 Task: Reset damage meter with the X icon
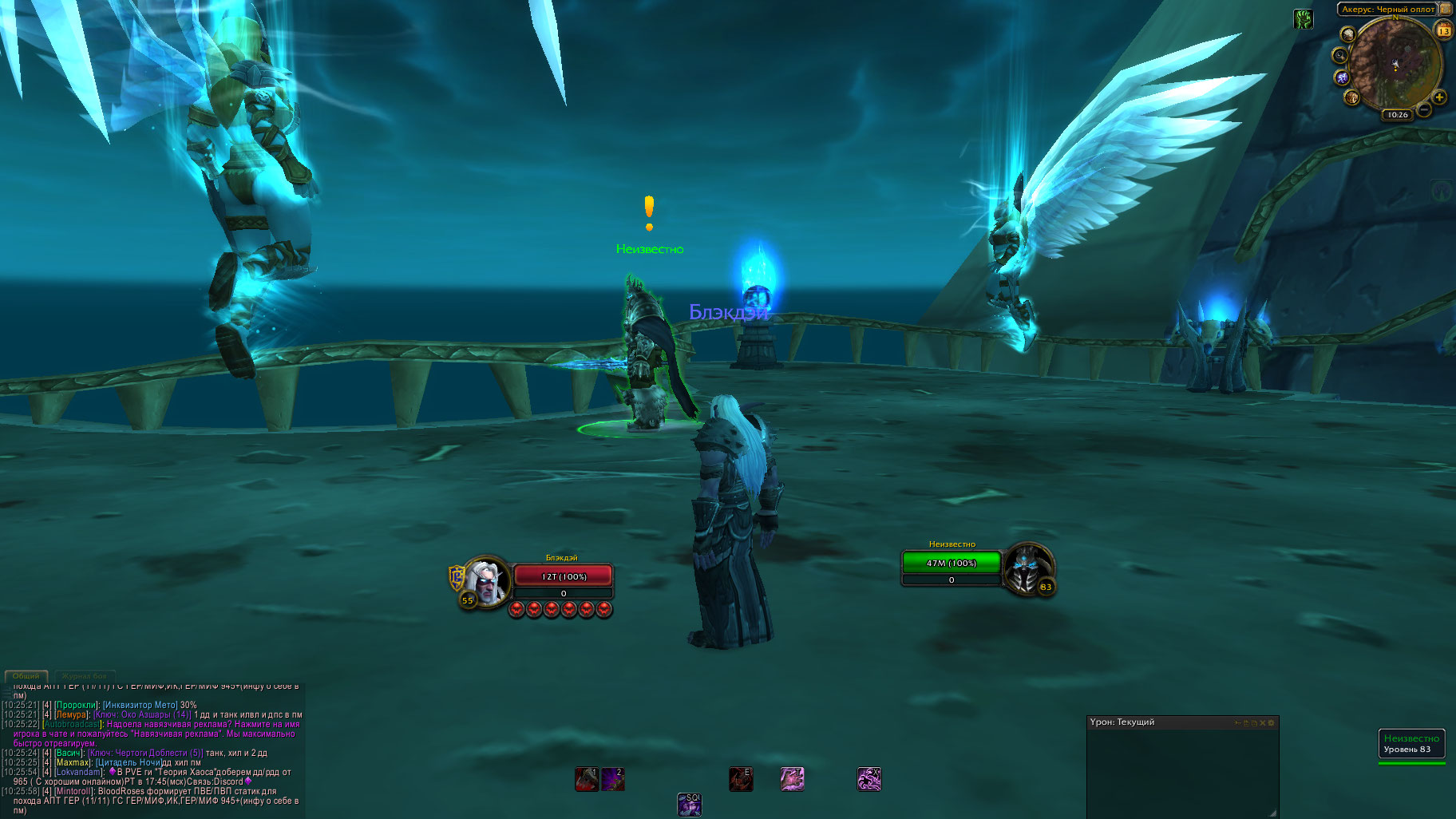pos(1262,723)
